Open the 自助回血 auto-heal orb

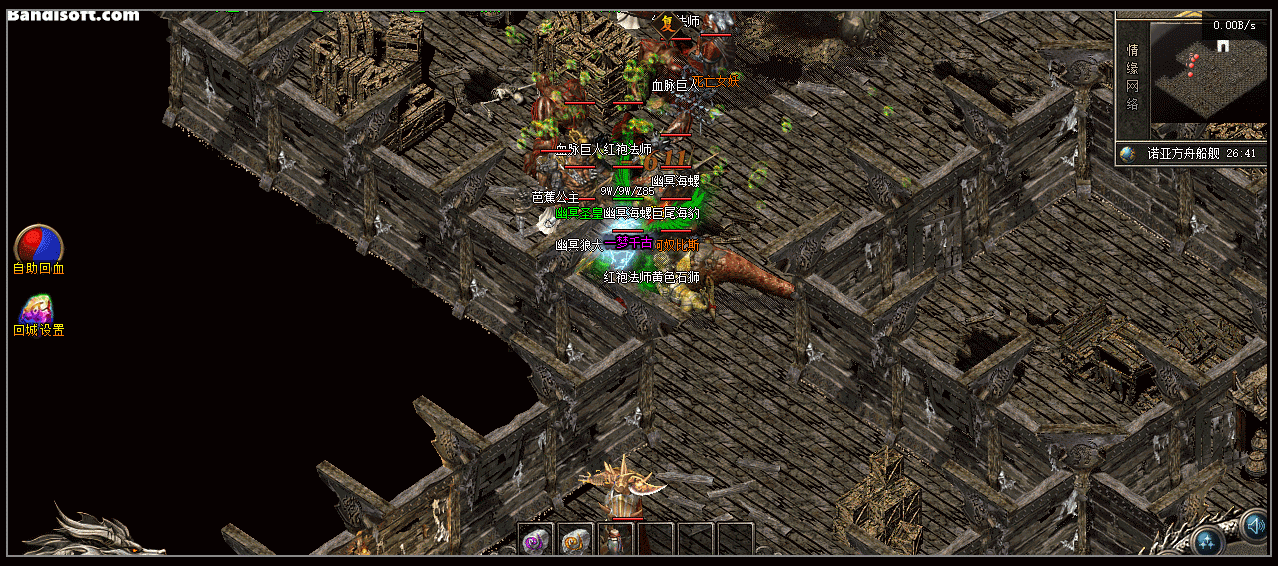click(x=38, y=245)
